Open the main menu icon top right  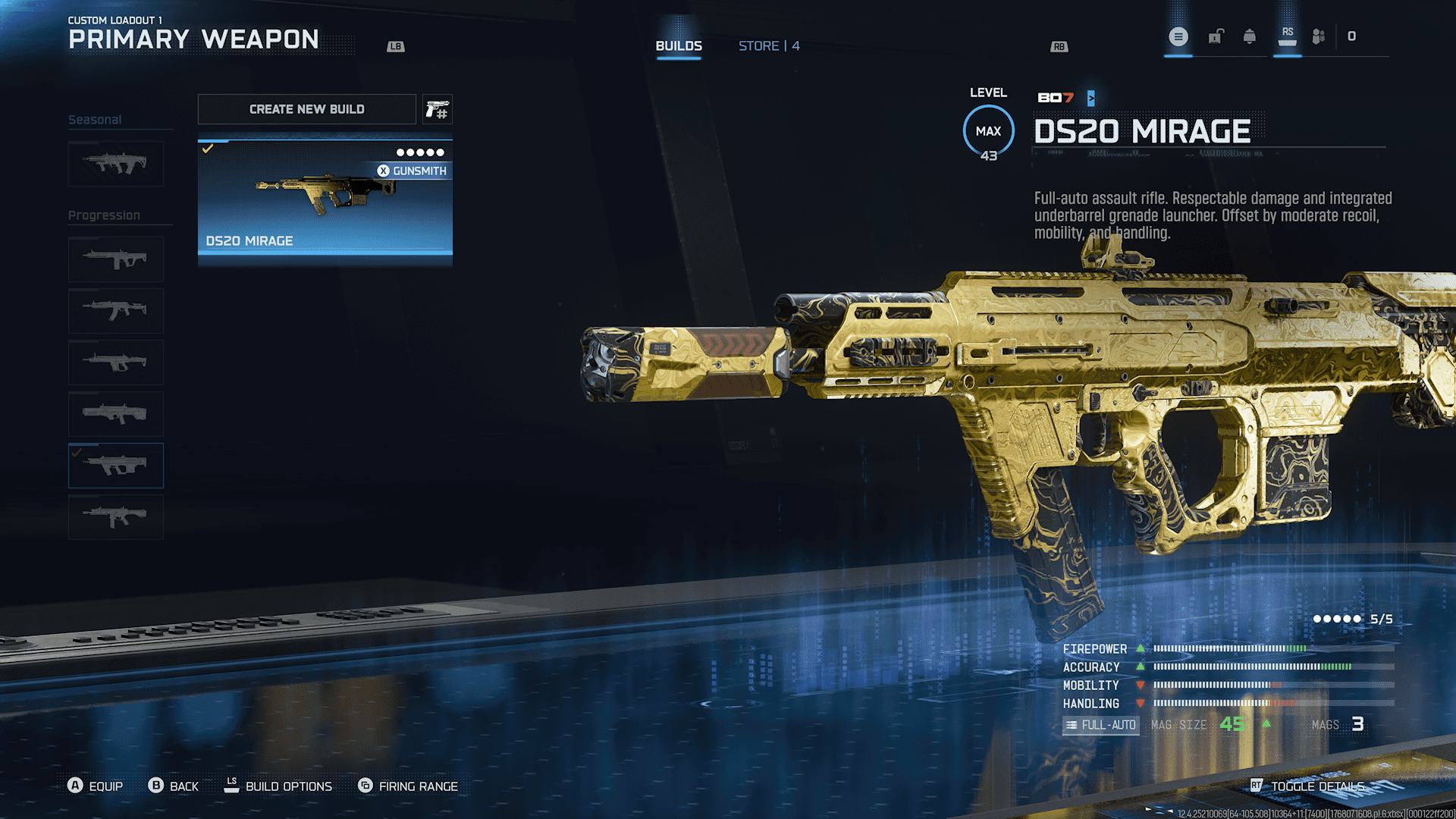coord(1178,36)
